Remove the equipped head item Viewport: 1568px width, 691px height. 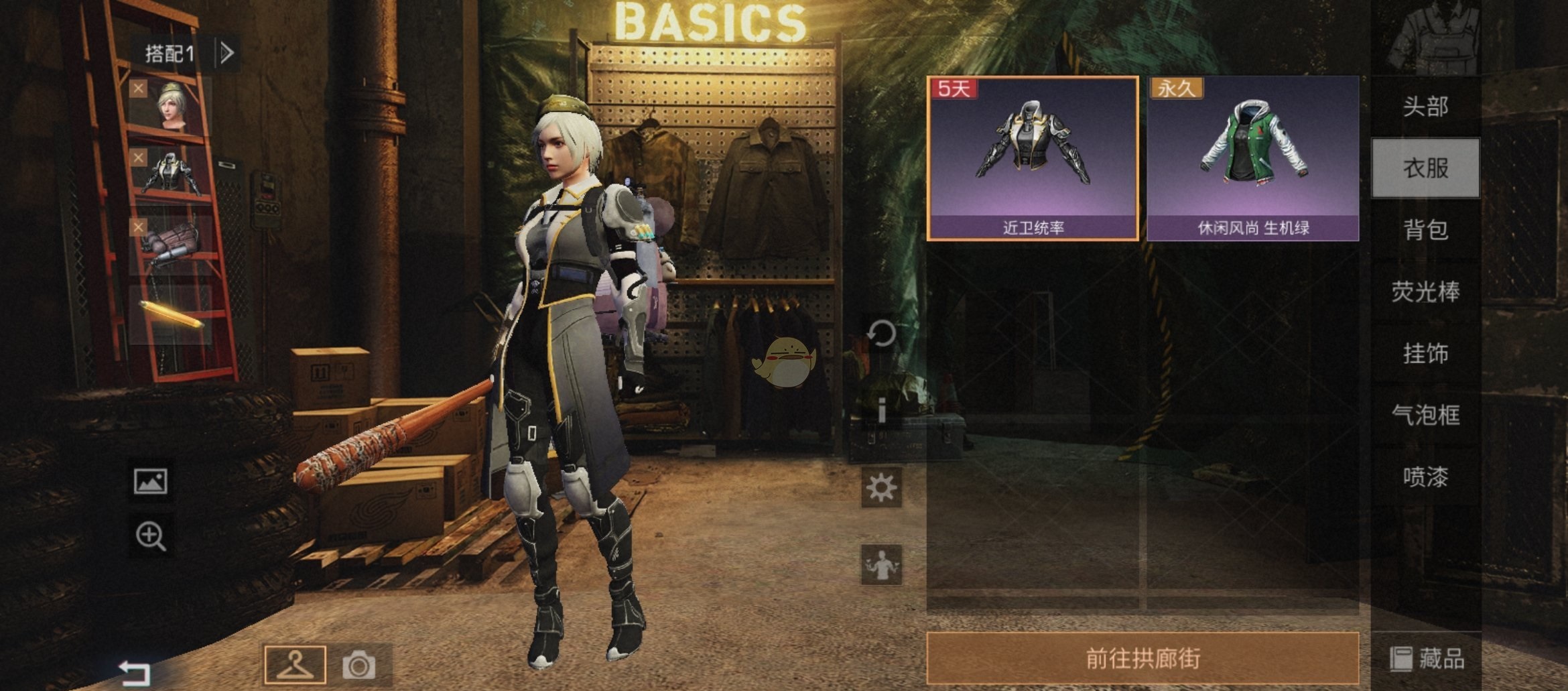[138, 88]
